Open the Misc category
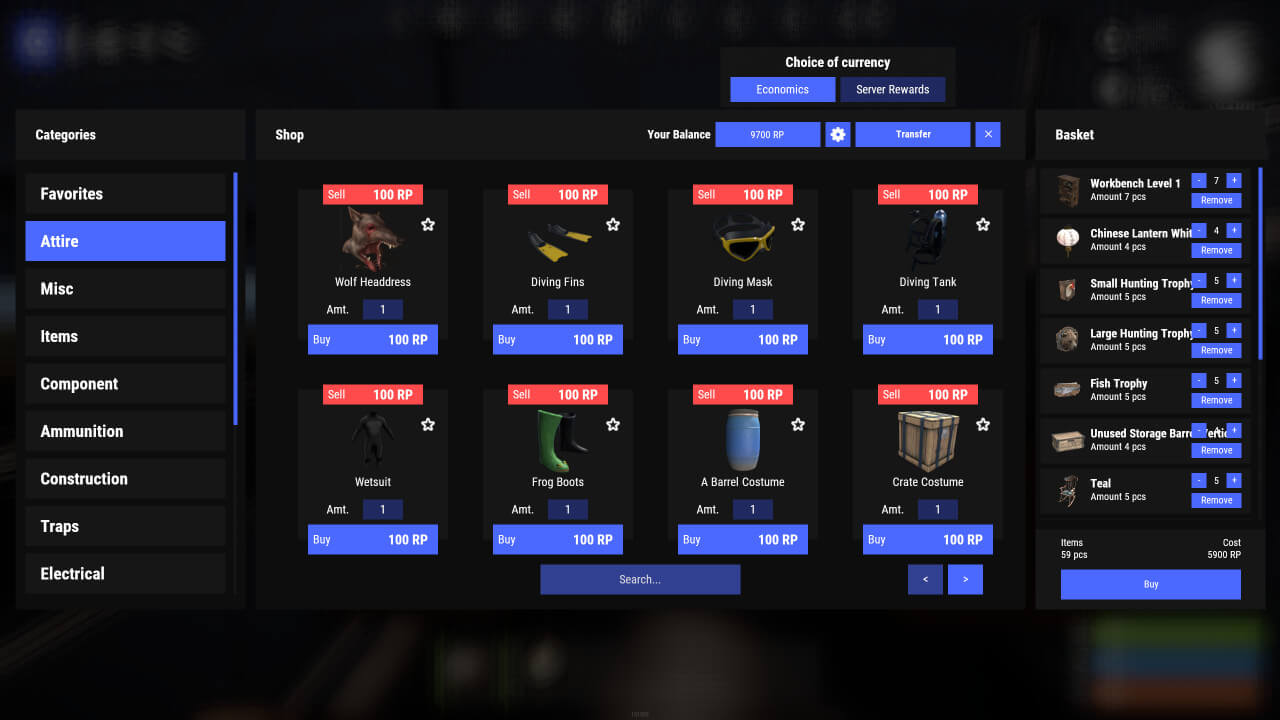Image resolution: width=1280 pixels, height=720 pixels. 125,288
